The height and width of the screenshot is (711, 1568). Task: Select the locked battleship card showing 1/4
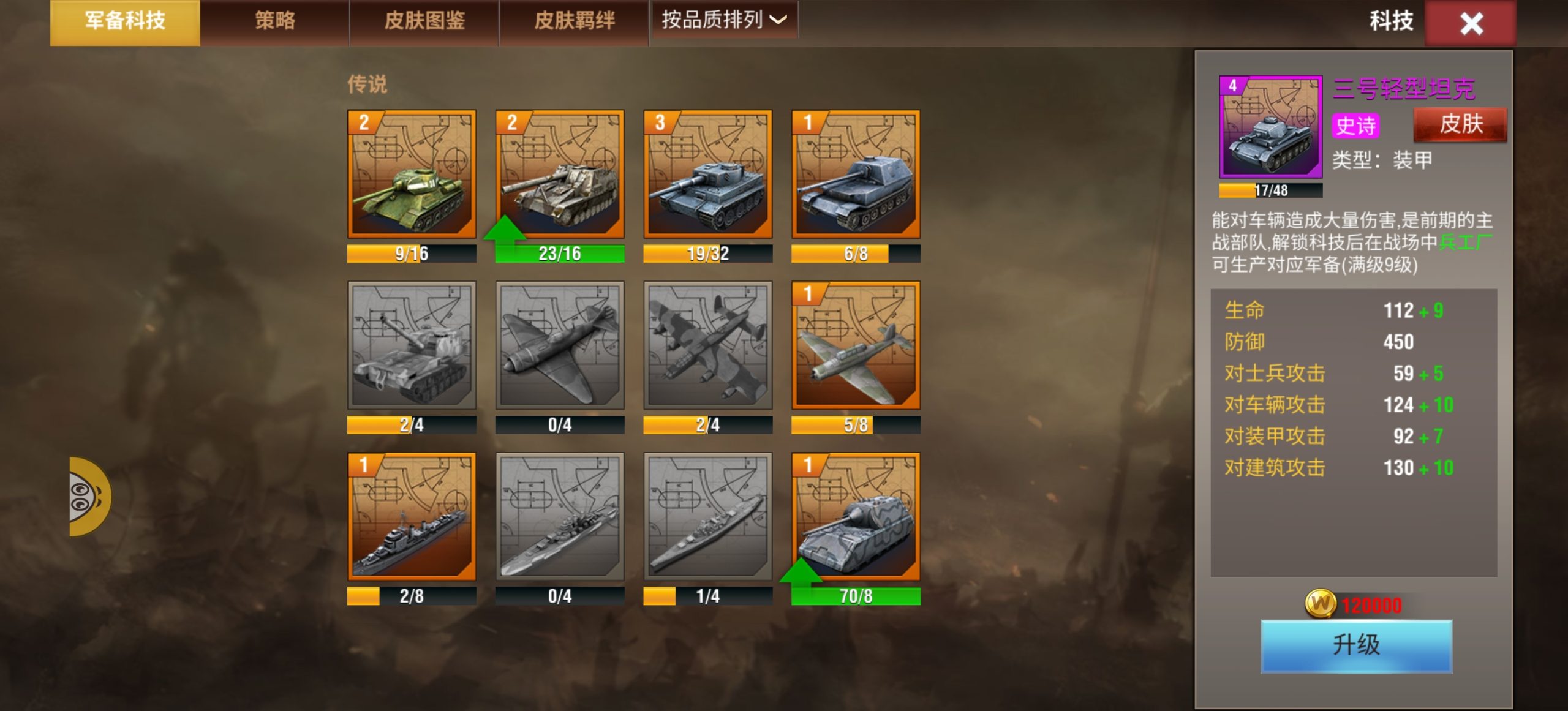point(708,517)
